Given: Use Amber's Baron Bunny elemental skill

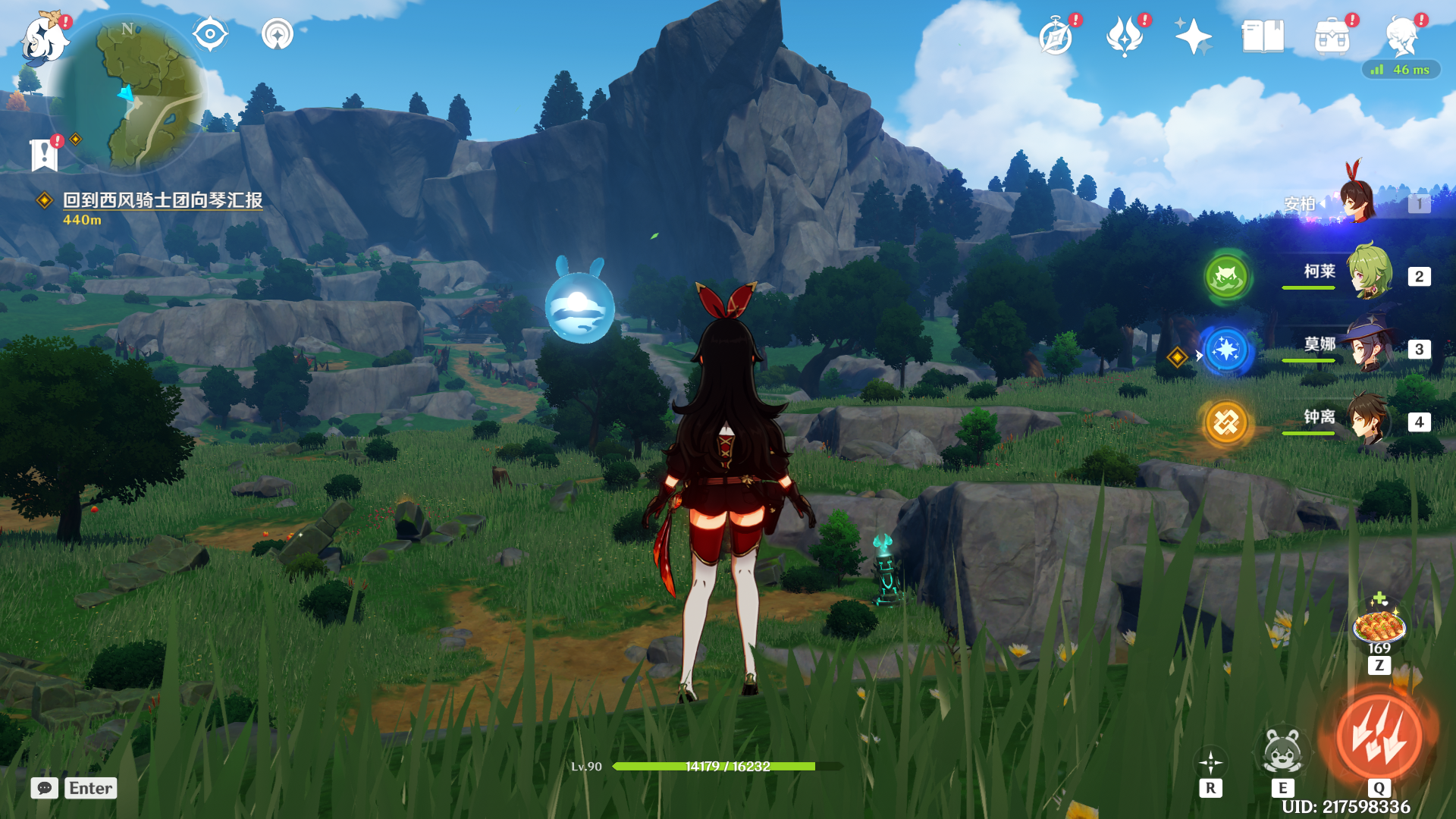Looking at the screenshot, I should click(1282, 752).
